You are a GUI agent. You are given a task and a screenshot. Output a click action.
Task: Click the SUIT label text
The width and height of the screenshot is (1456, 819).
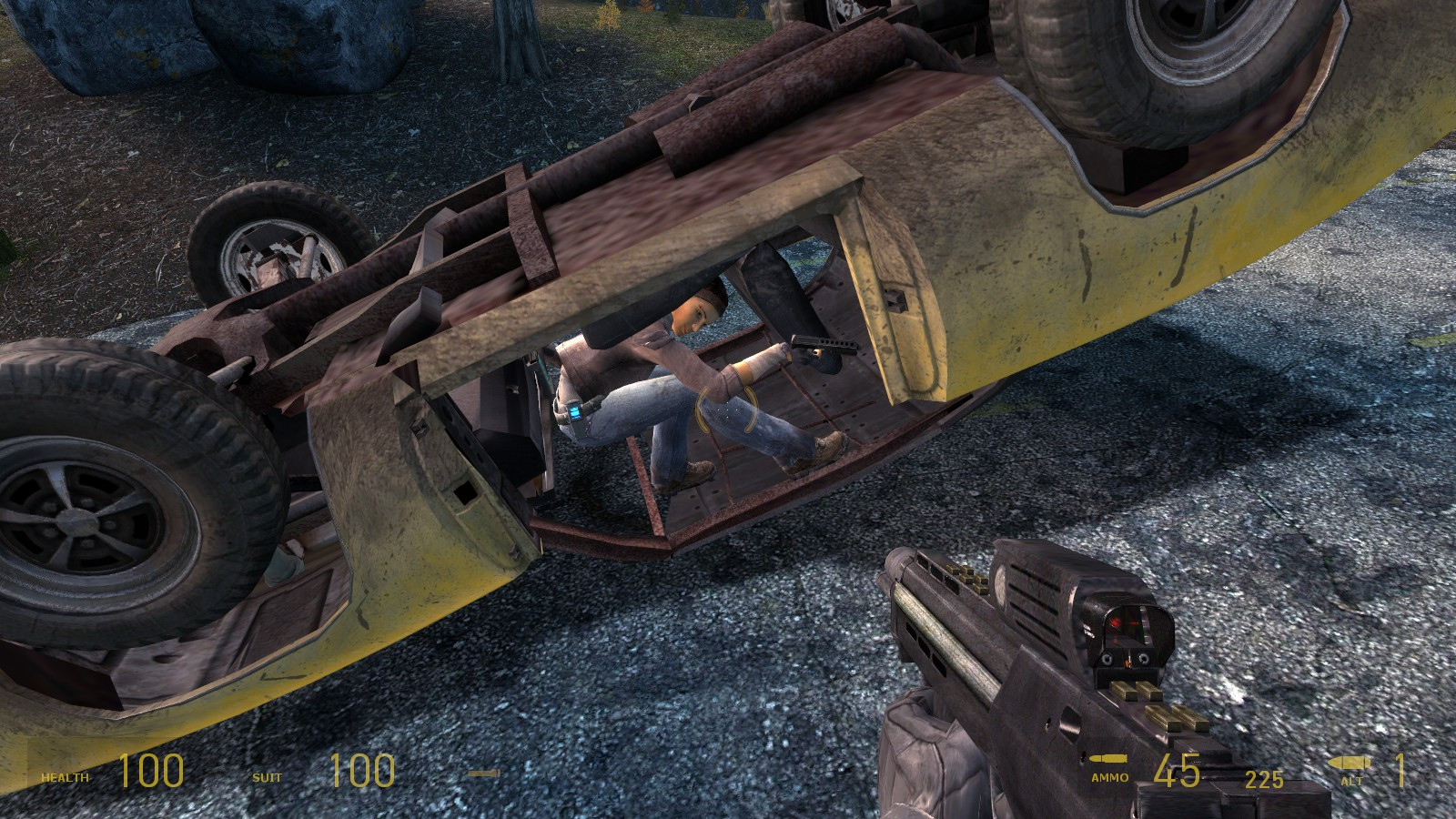click(x=268, y=779)
